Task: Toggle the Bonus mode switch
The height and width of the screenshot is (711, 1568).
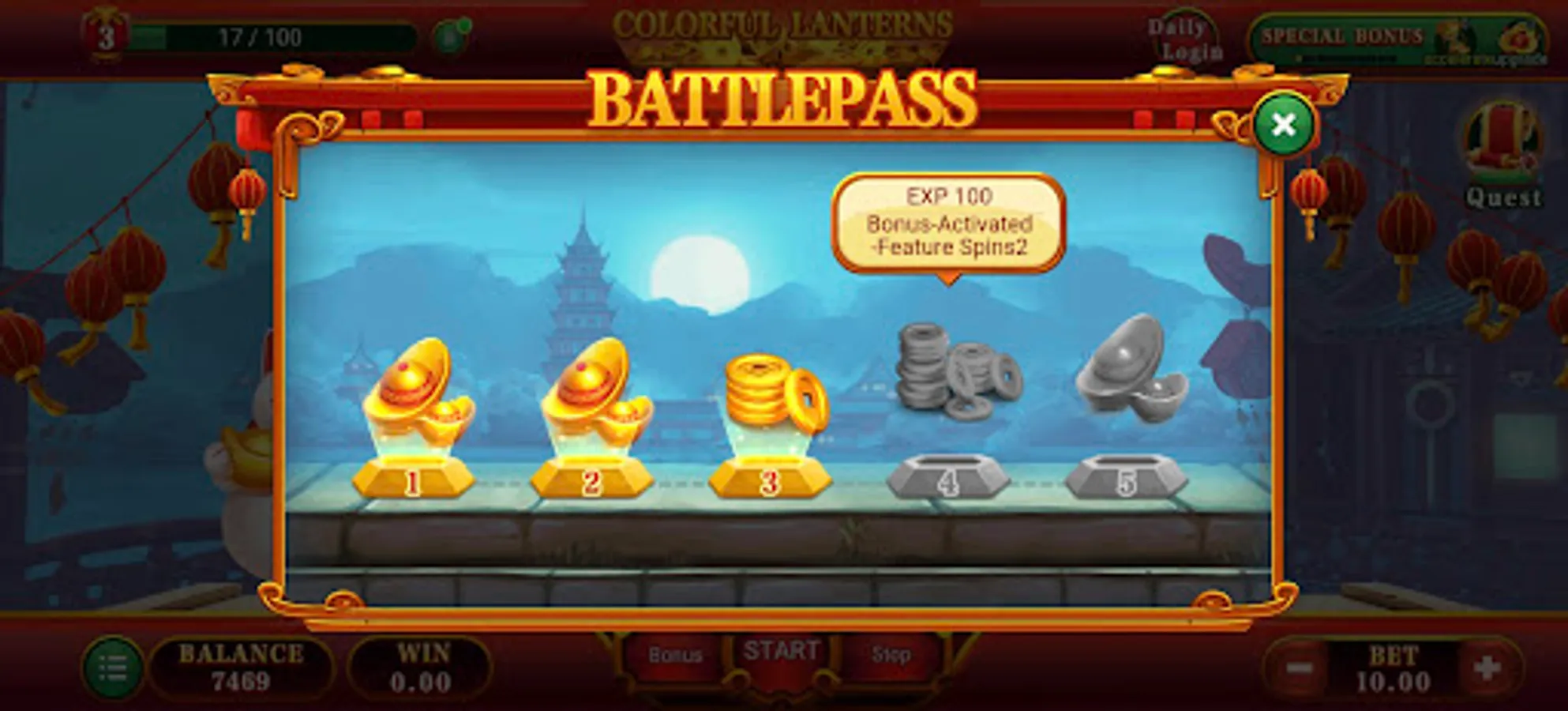Action: [675, 653]
